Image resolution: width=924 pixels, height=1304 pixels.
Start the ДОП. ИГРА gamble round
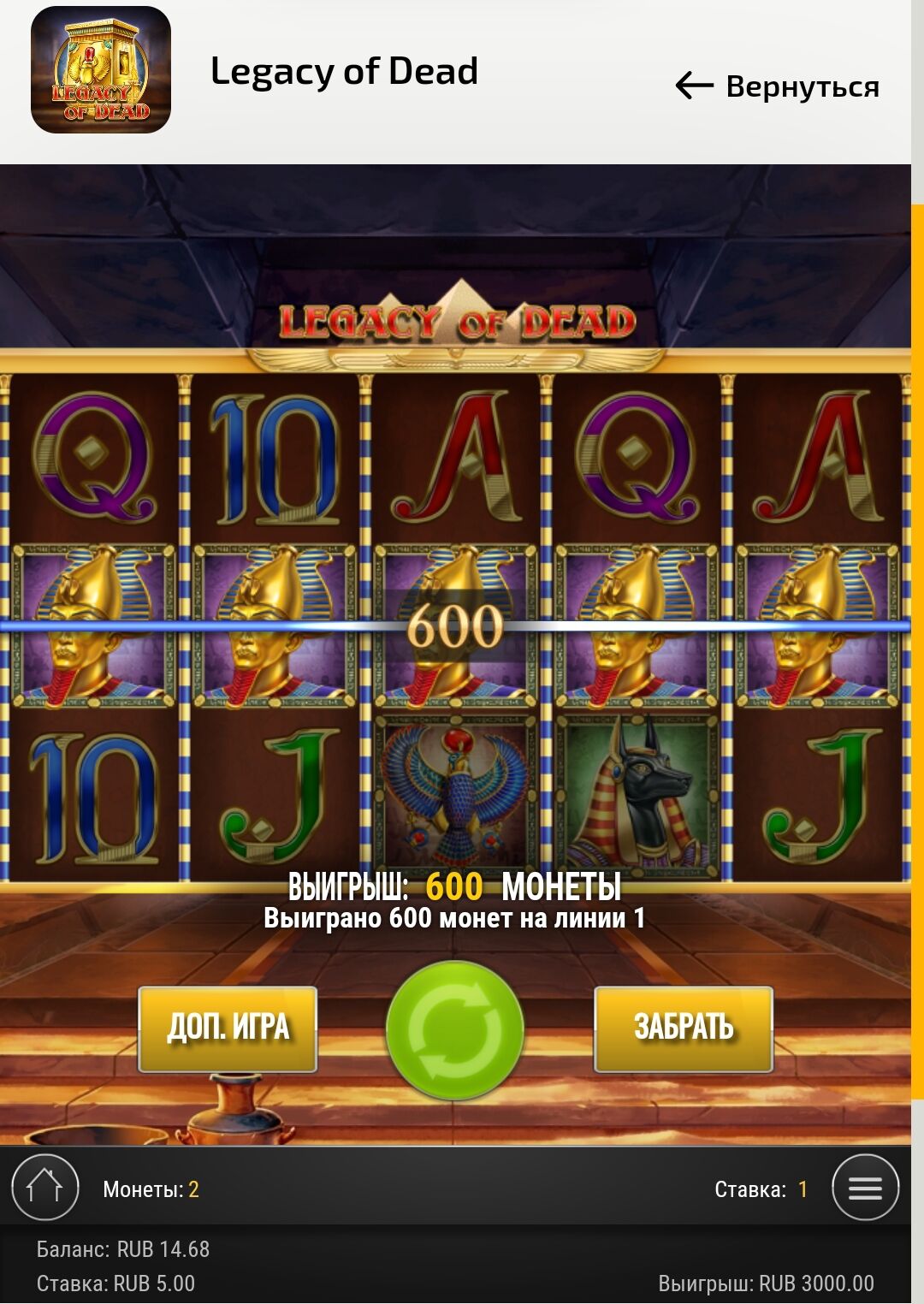click(228, 1028)
